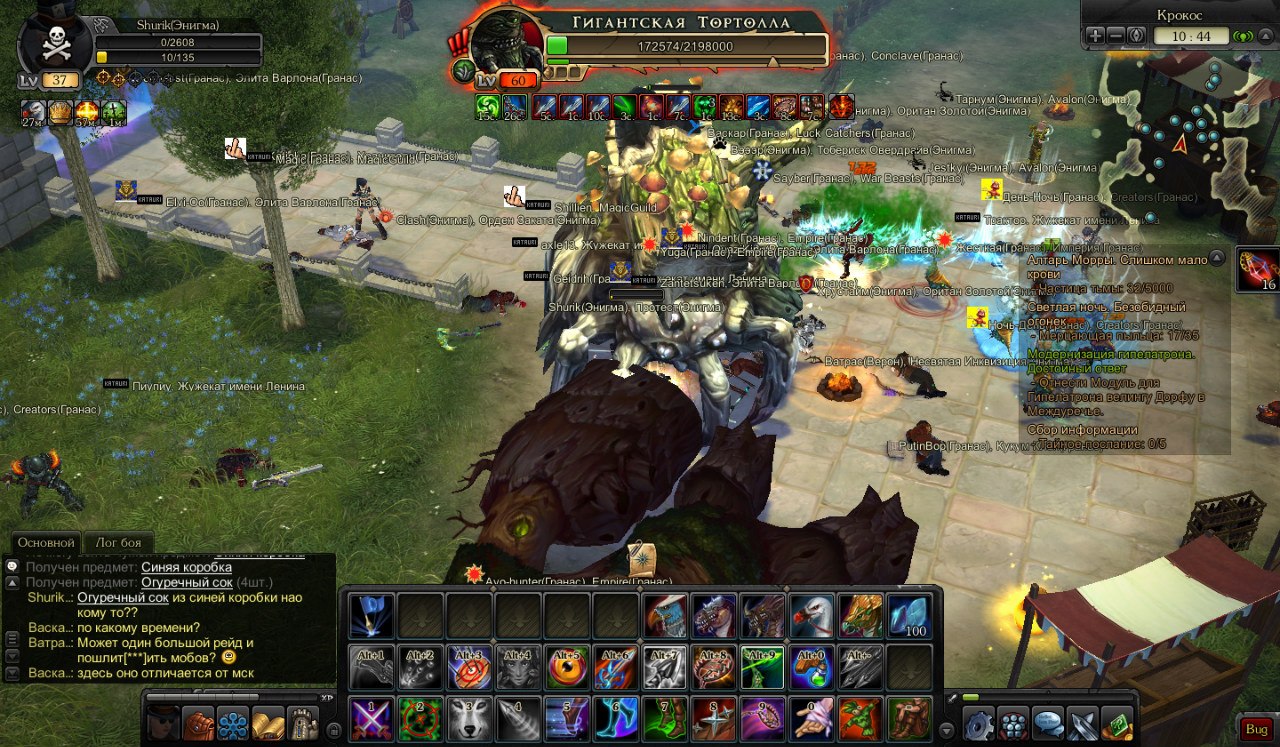Use the white wolf skill
This screenshot has width=1280, height=747.
469,719
